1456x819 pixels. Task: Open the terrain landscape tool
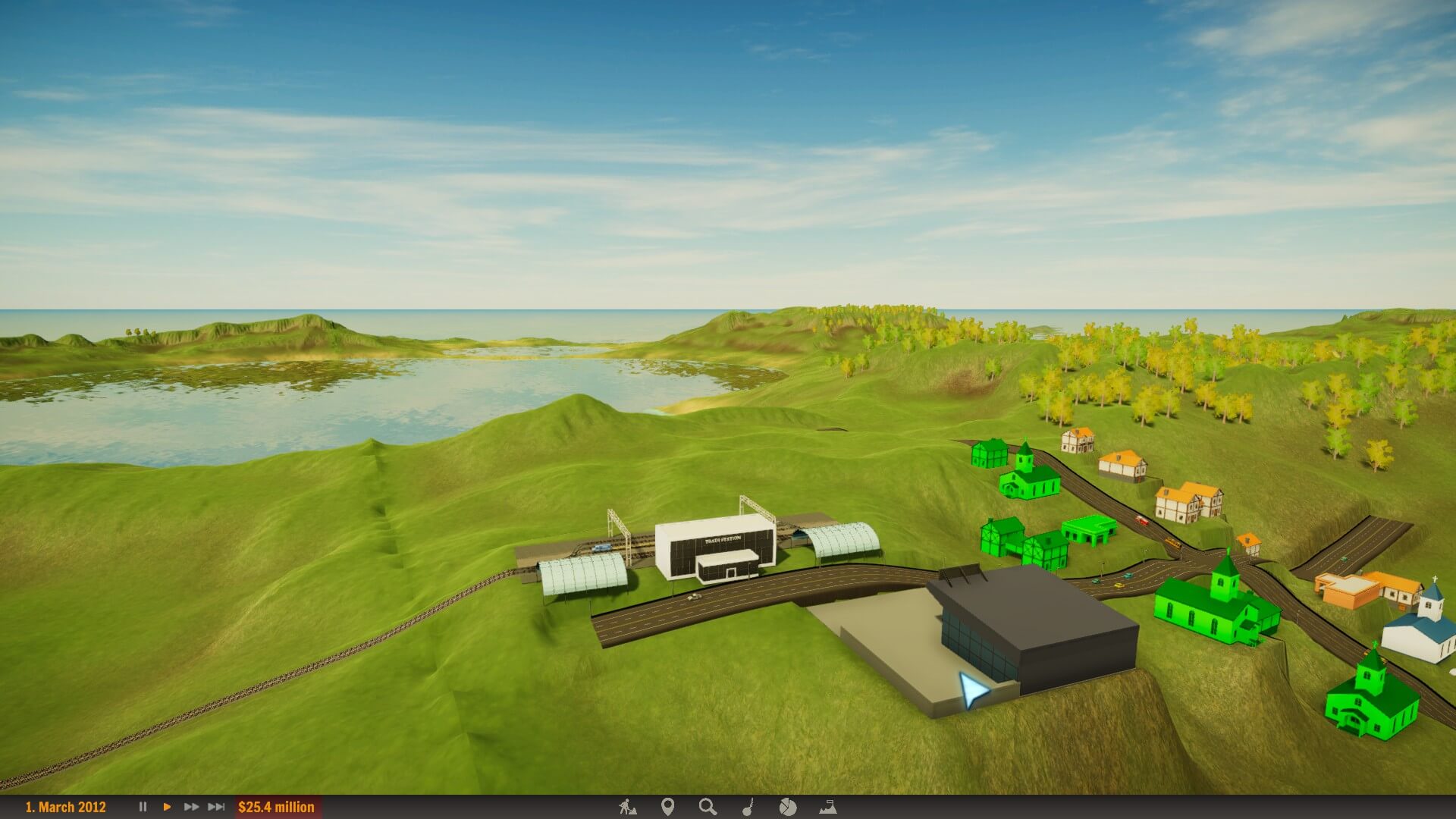(828, 807)
